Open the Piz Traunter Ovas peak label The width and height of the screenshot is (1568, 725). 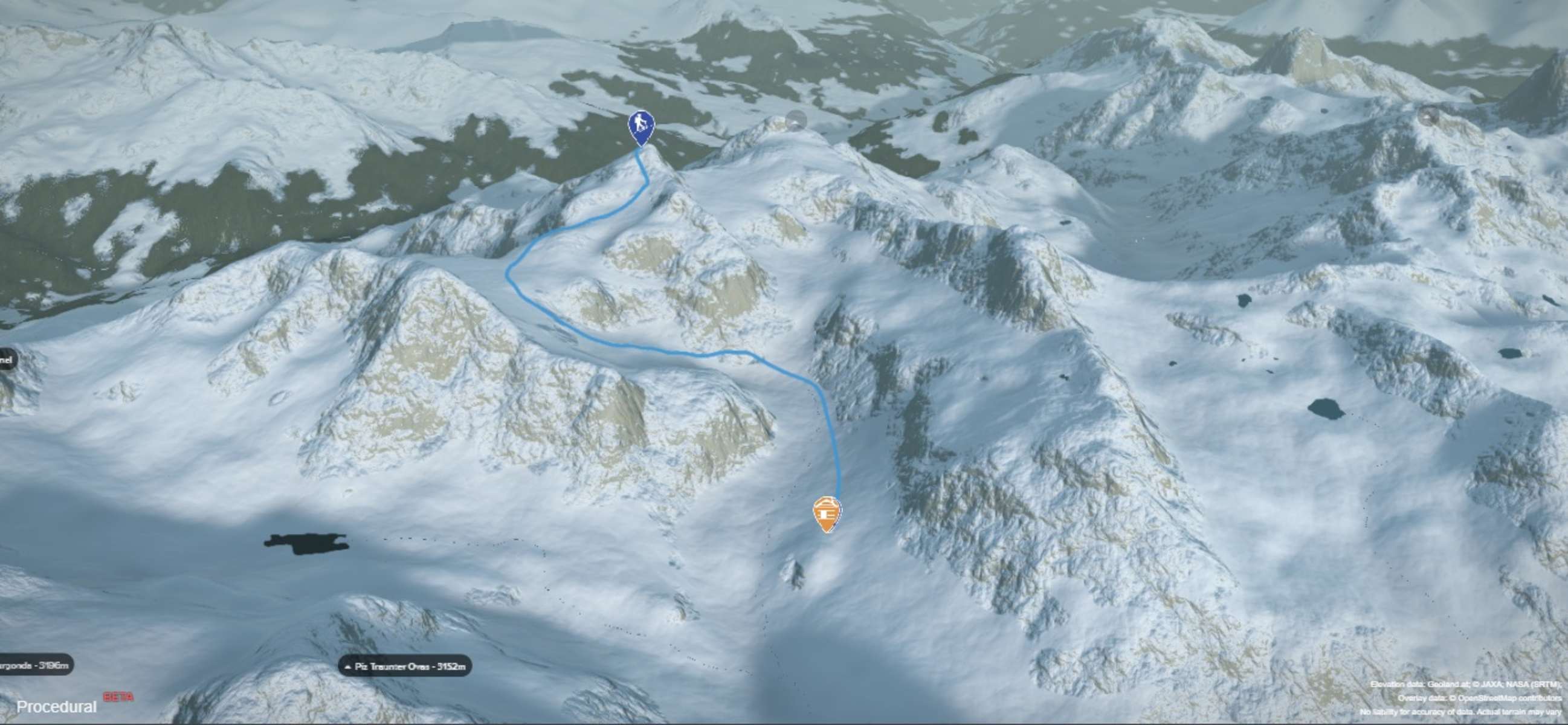tap(405, 666)
